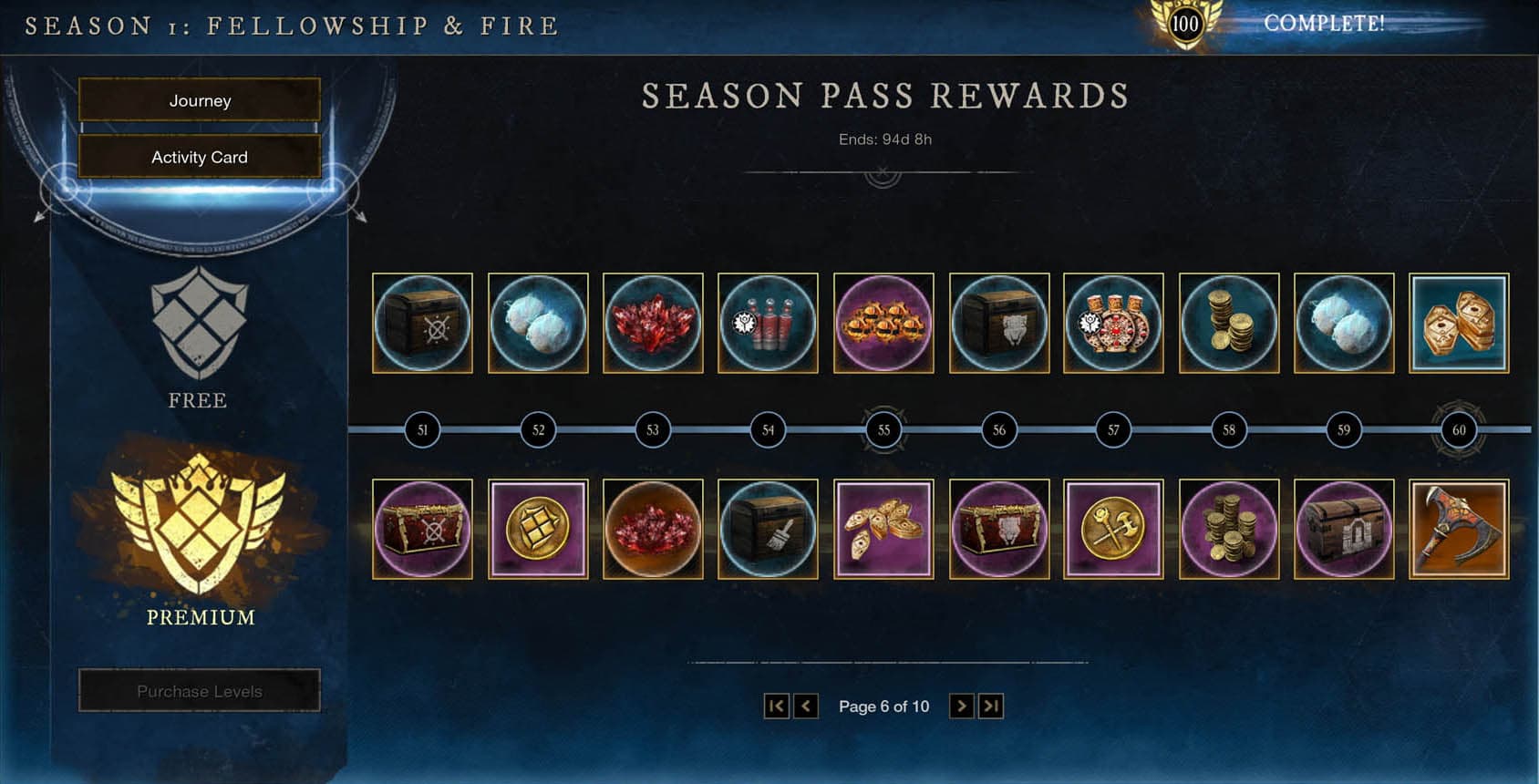1539x784 pixels.
Task: Click the Purchase Levels button
Action: pyautogui.click(x=199, y=690)
